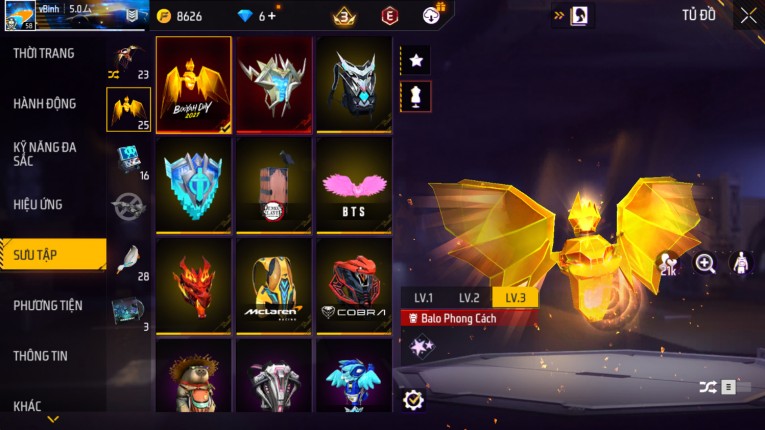
Task: Open the star favorites filter
Action: 416,60
